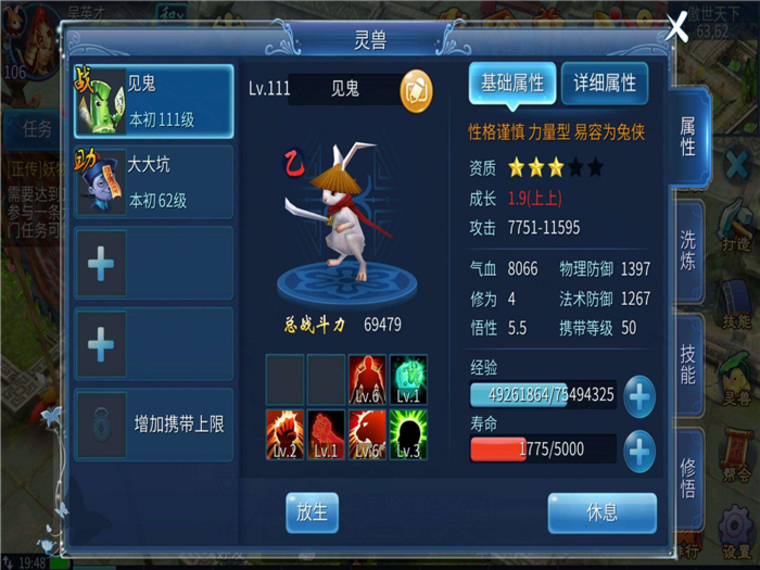
Task: Switch to the 基础属性 tab
Action: (512, 84)
